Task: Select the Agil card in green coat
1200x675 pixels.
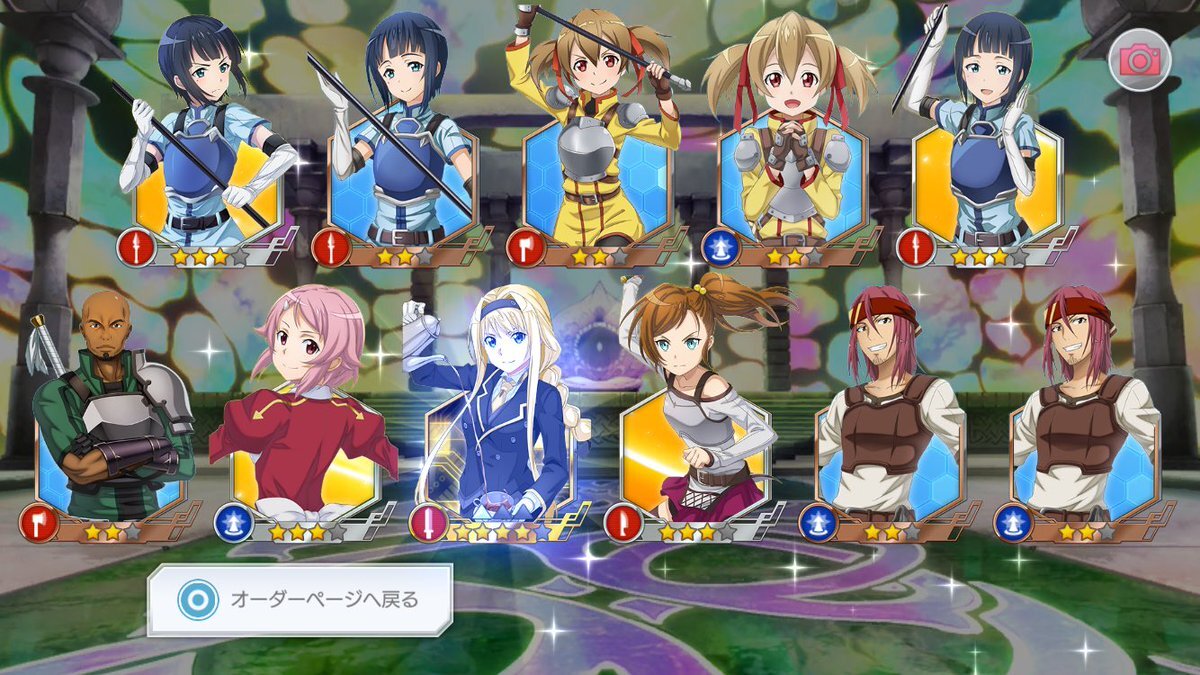Action: click(112, 420)
